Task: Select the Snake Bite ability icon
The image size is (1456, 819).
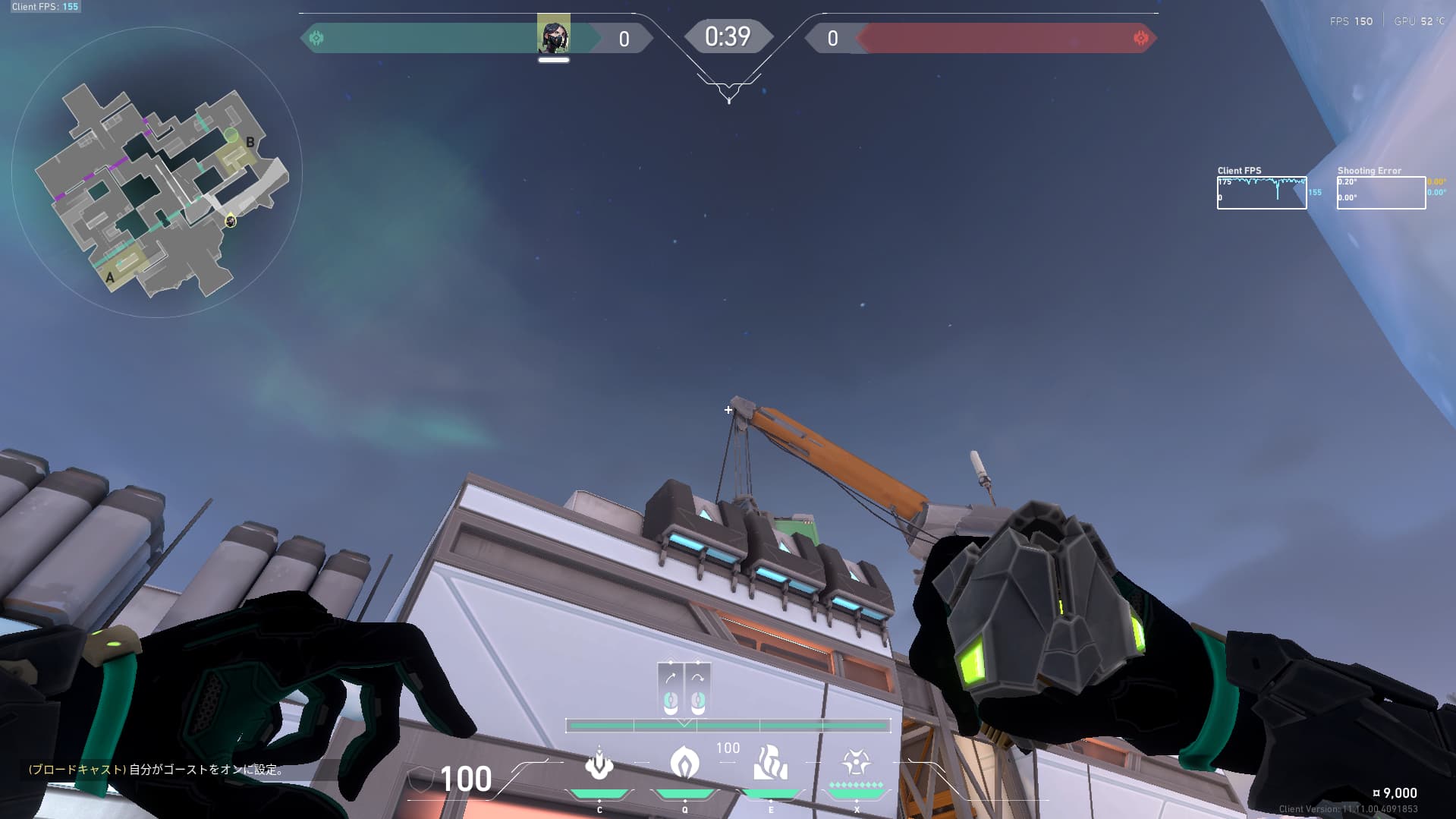Action: pos(599,764)
